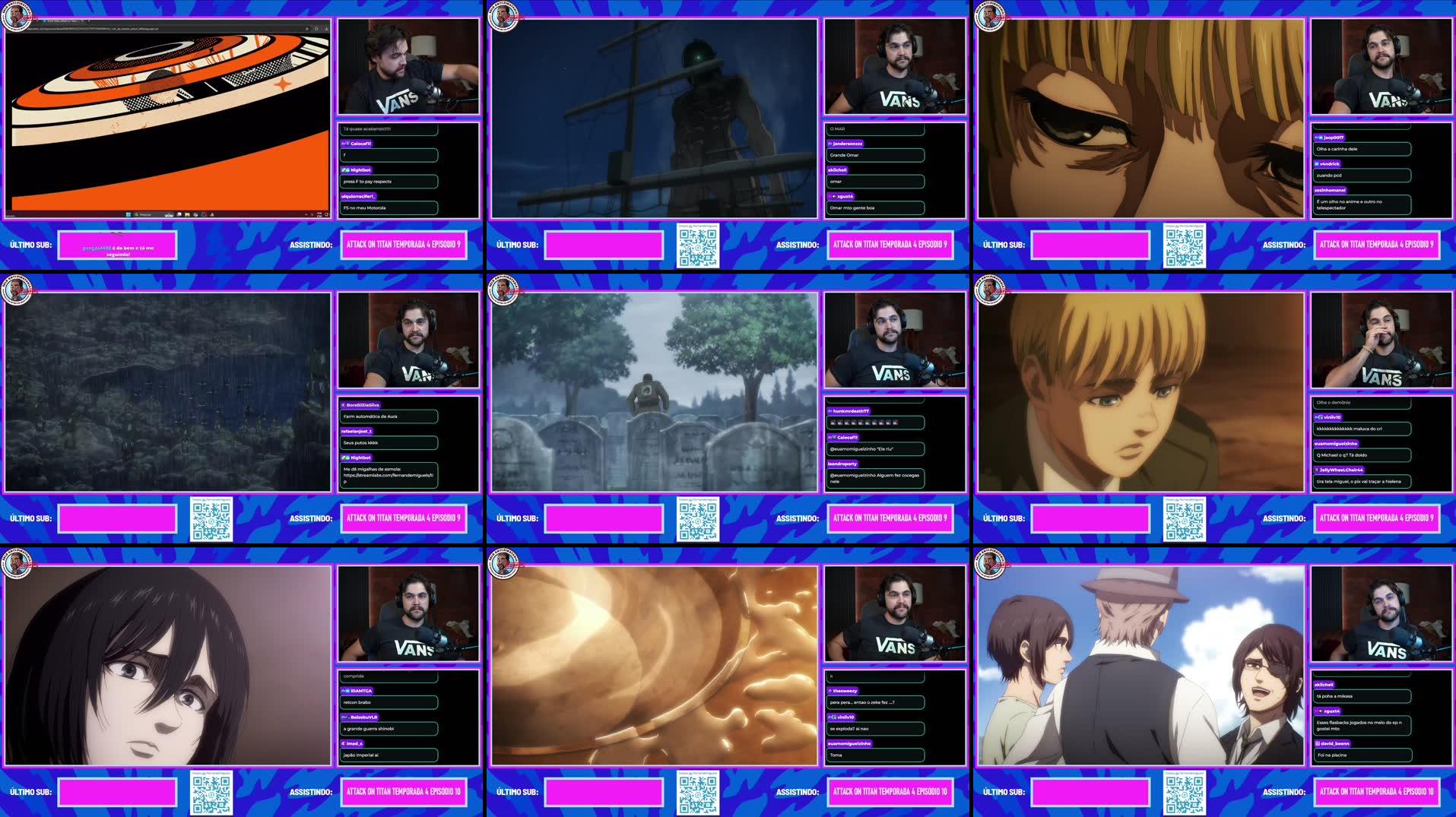1456x817 pixels.
Task: Click the 'ATTACK ON TITAN TEMPORADA 4 EPISODIO 9' label
Action: (x=404, y=245)
